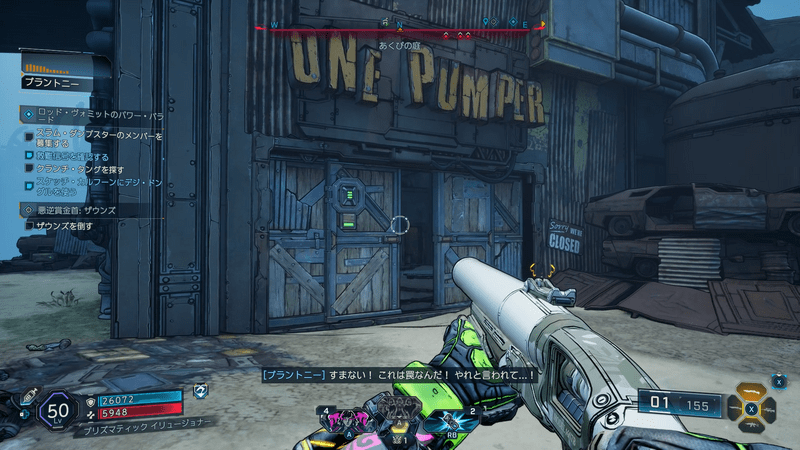Click the level 50 character badge

[x=59, y=409]
